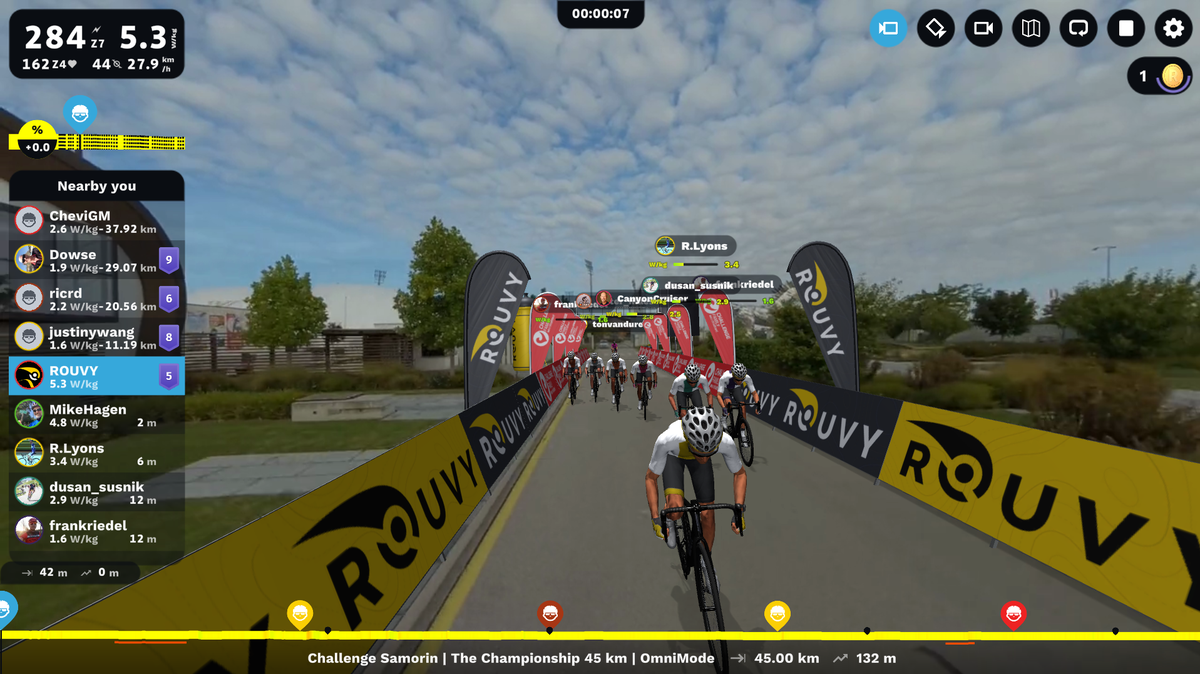This screenshot has width=1200, height=674.
Task: Pick R.Lyons from the nearby riders list
Action: [97, 454]
